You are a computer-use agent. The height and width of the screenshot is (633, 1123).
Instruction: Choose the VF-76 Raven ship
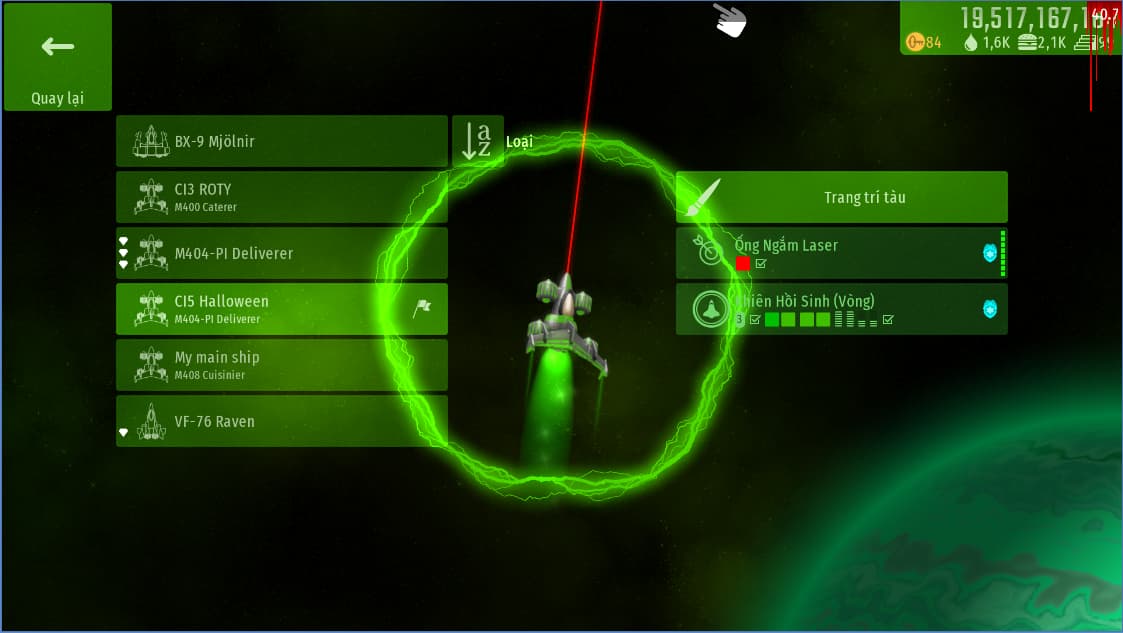281,421
